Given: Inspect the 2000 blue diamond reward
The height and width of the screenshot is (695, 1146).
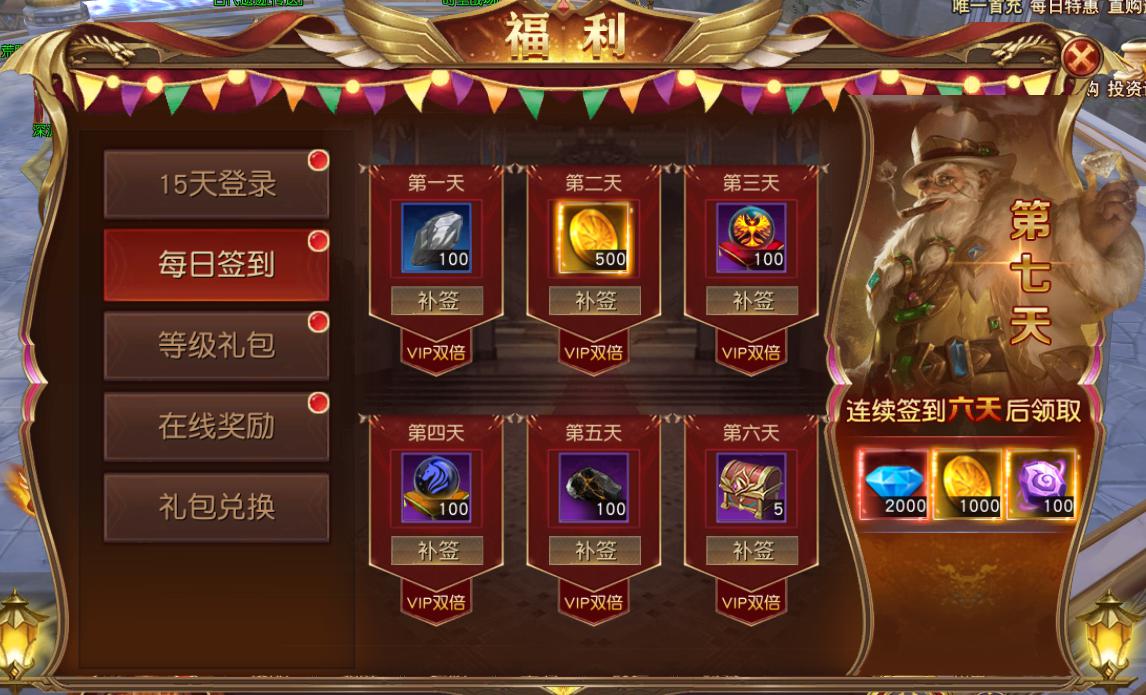Looking at the screenshot, I should coord(894,485).
